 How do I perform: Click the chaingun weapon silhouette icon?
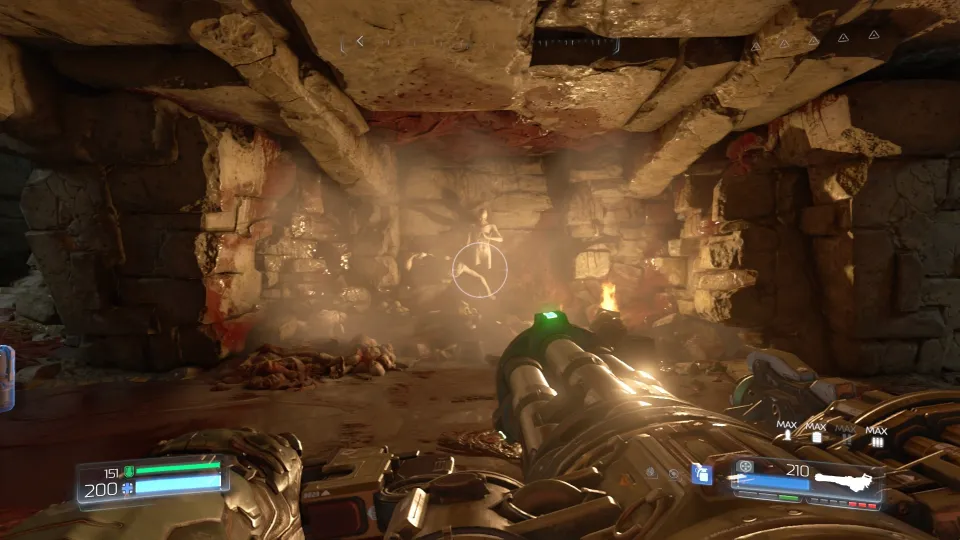click(846, 481)
